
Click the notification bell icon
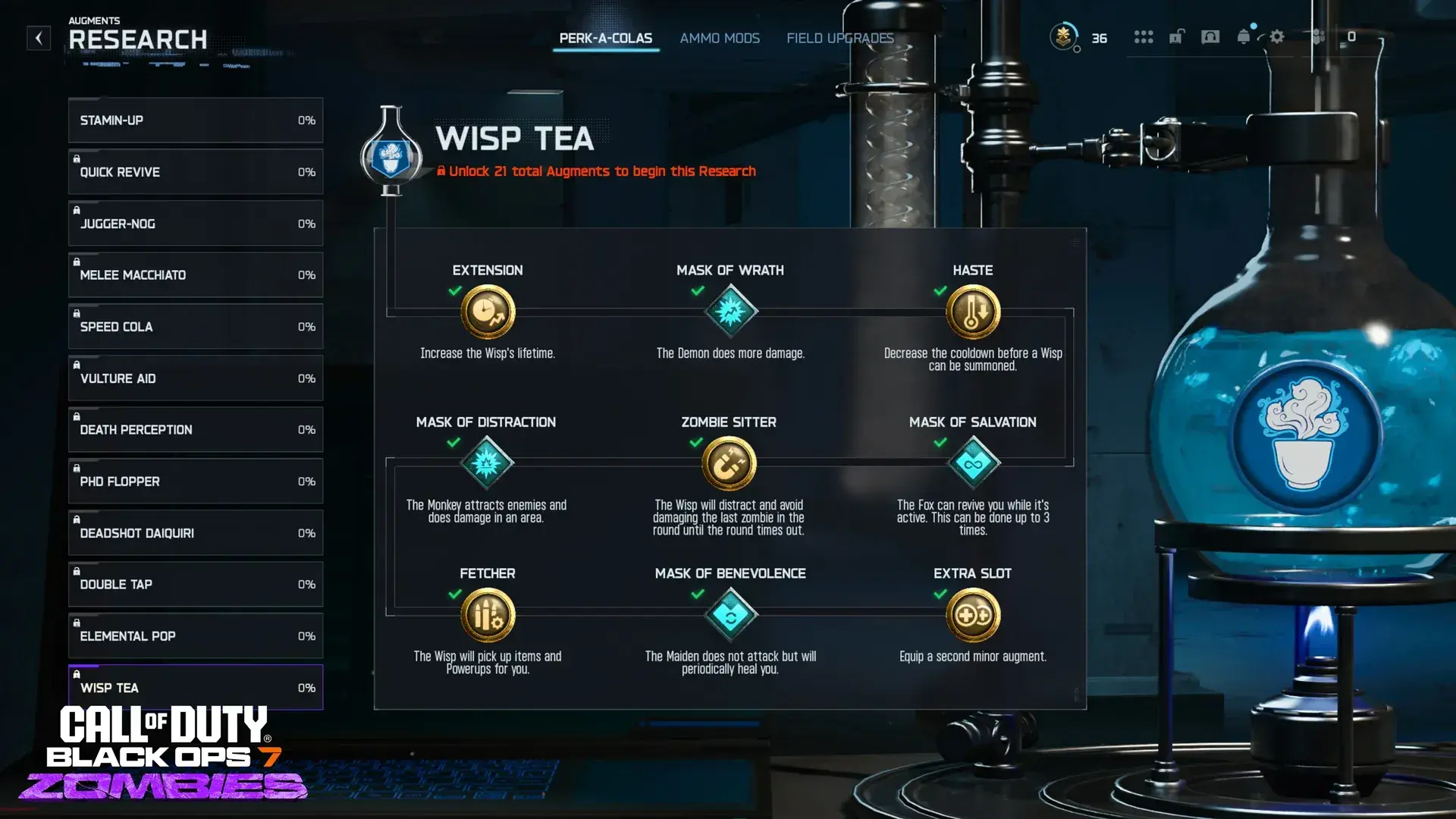pos(1243,37)
